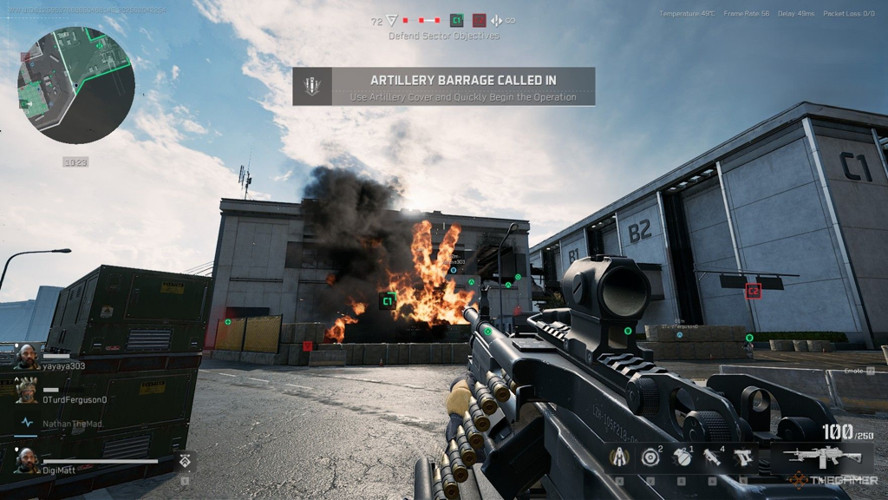Select the C1 objective icon in top bar
Viewport: 888px width, 500px height.
coord(456,20)
